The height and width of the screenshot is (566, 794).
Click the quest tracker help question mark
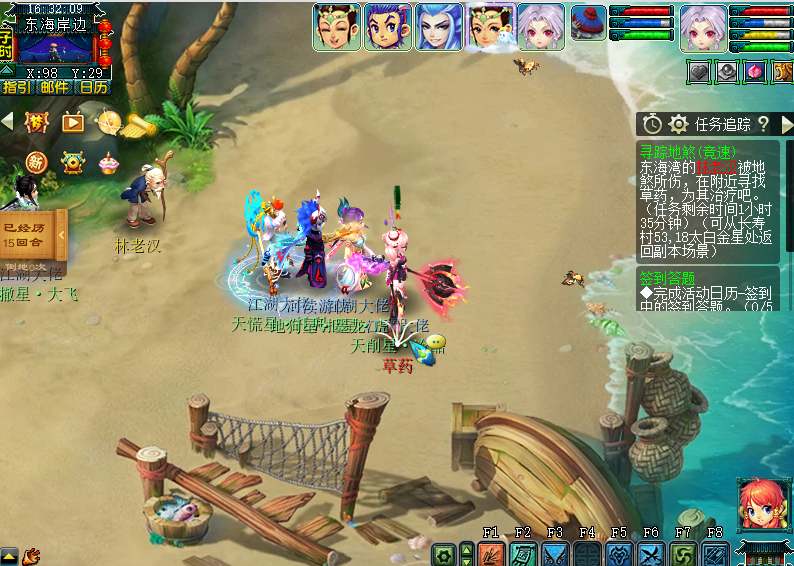click(x=763, y=124)
